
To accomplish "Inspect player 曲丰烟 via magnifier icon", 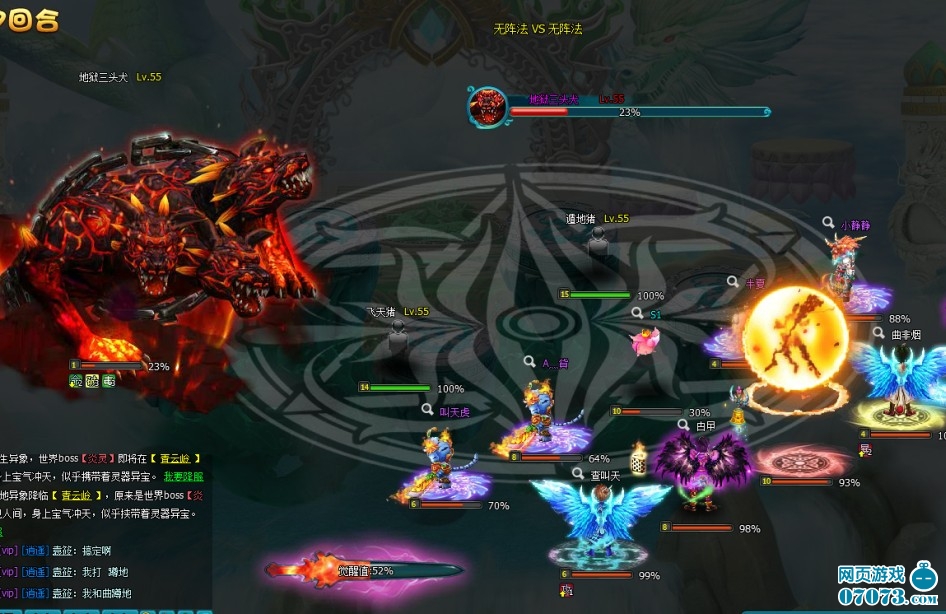I will point(879,333).
